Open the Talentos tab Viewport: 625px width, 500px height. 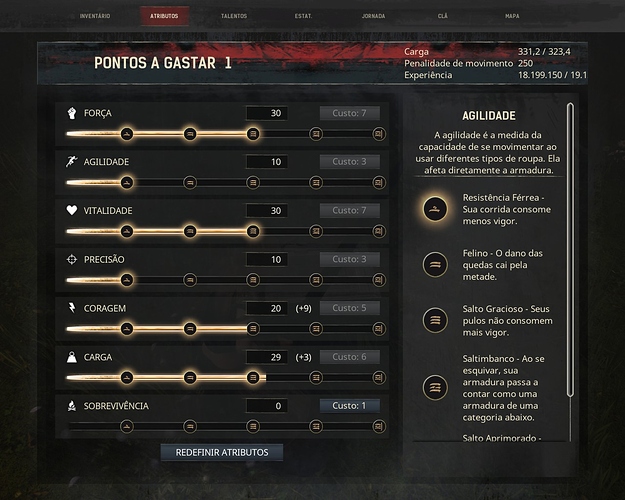click(x=234, y=17)
